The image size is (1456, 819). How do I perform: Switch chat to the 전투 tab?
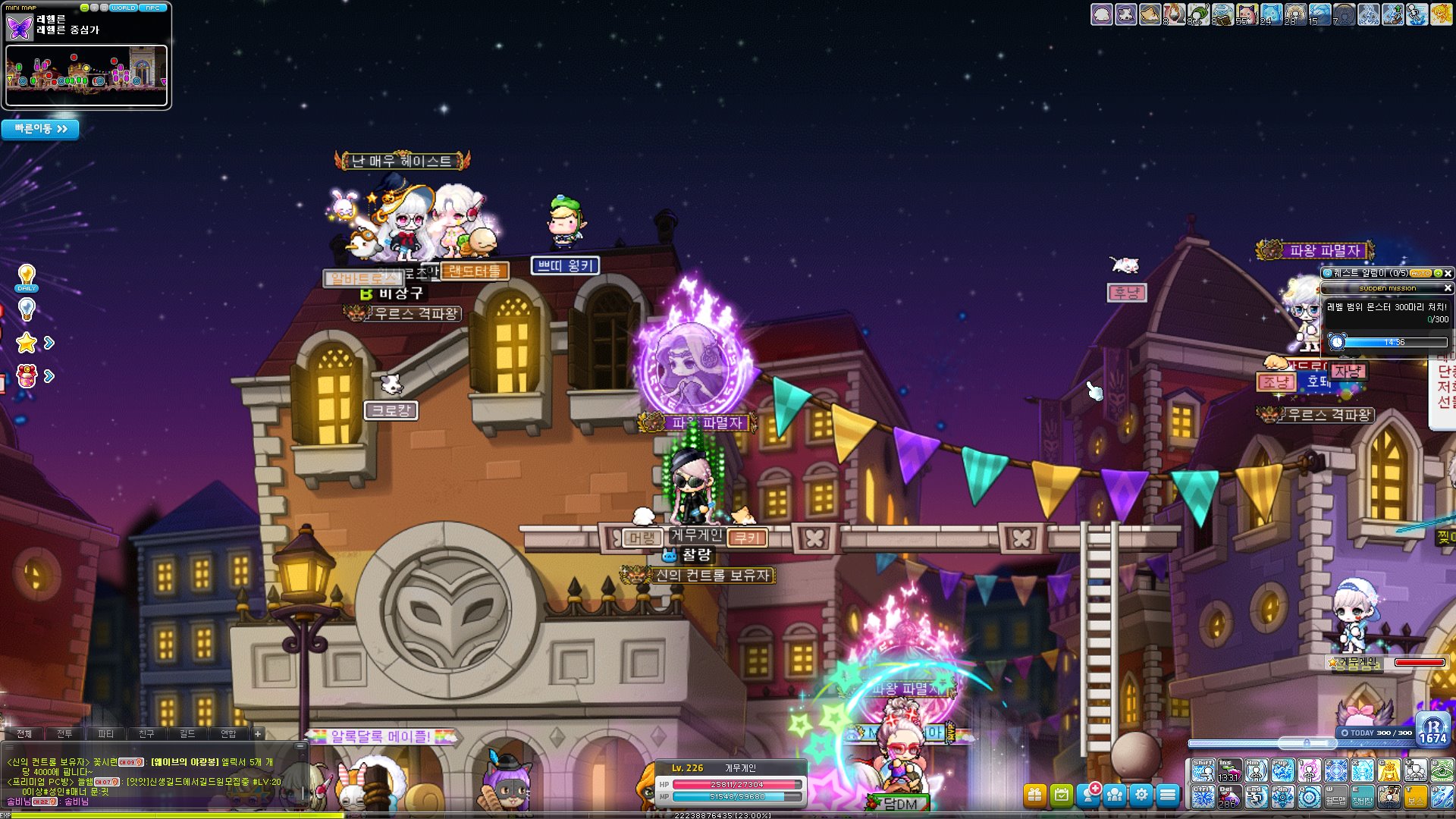tap(64, 733)
